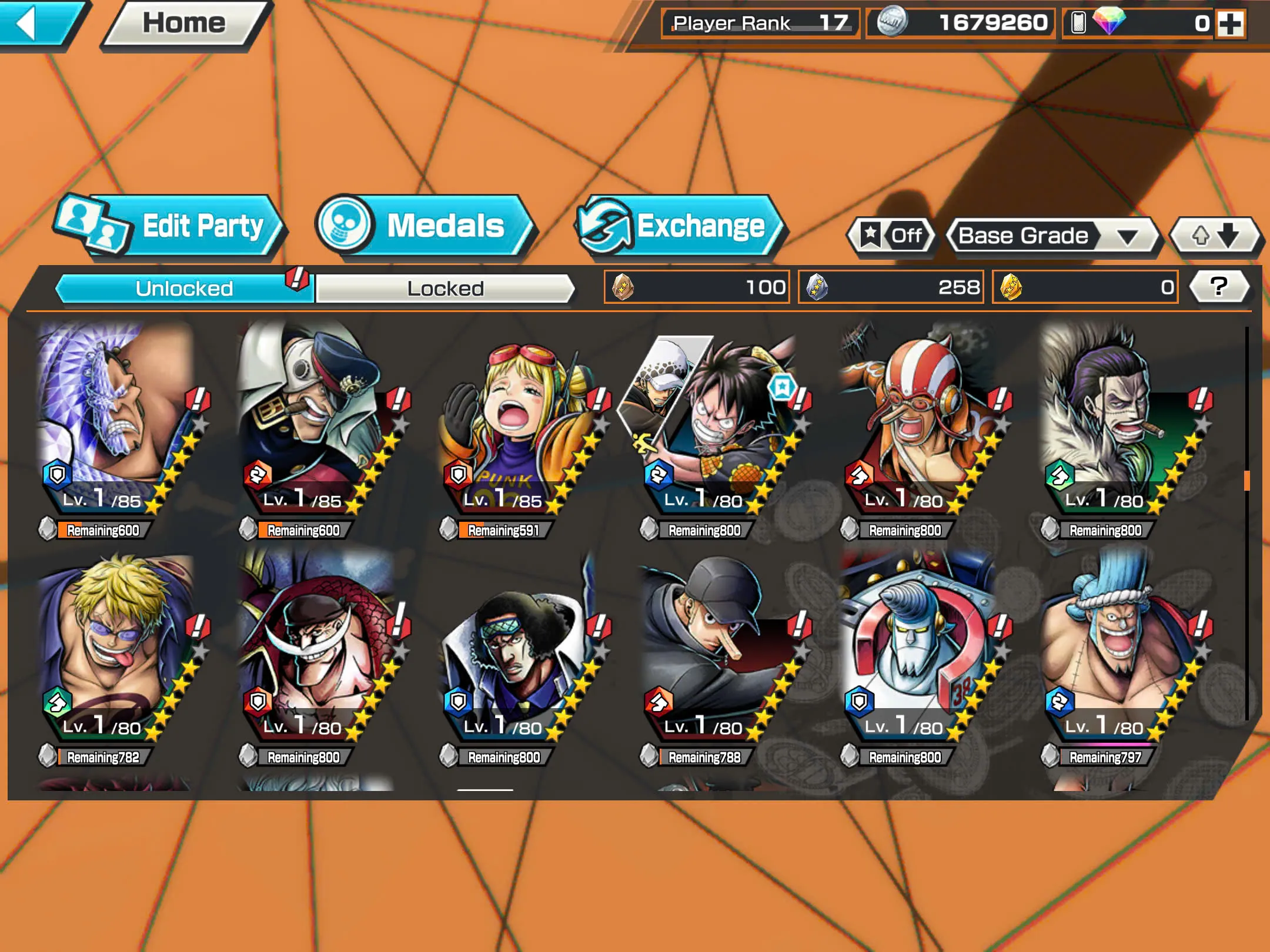
Task: Select the Unlocked tab
Action: (185, 288)
